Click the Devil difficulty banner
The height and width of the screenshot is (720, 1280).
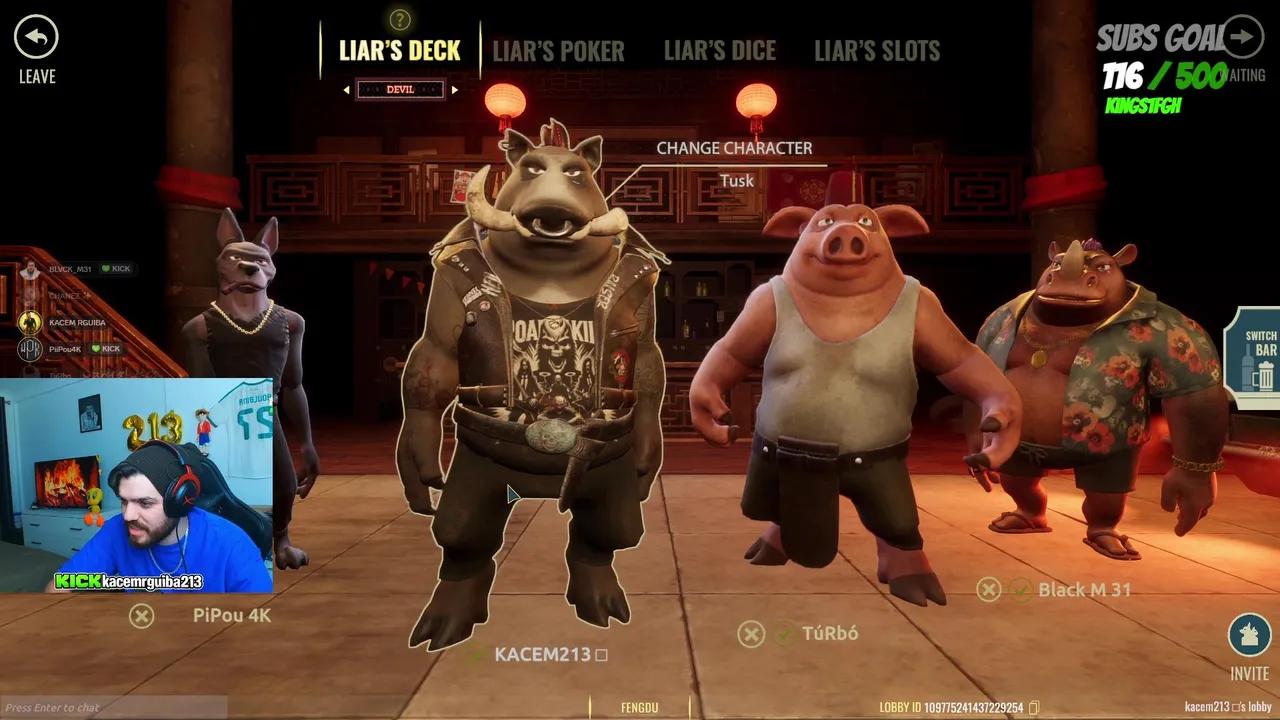click(402, 88)
